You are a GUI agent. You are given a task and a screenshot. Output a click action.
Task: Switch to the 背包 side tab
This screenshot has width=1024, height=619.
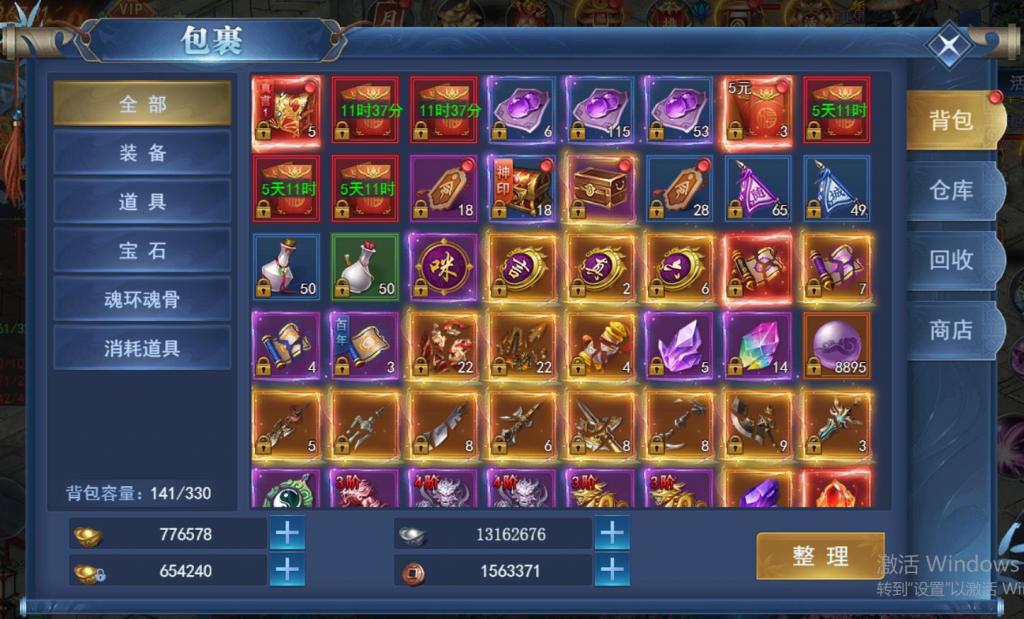click(x=950, y=121)
